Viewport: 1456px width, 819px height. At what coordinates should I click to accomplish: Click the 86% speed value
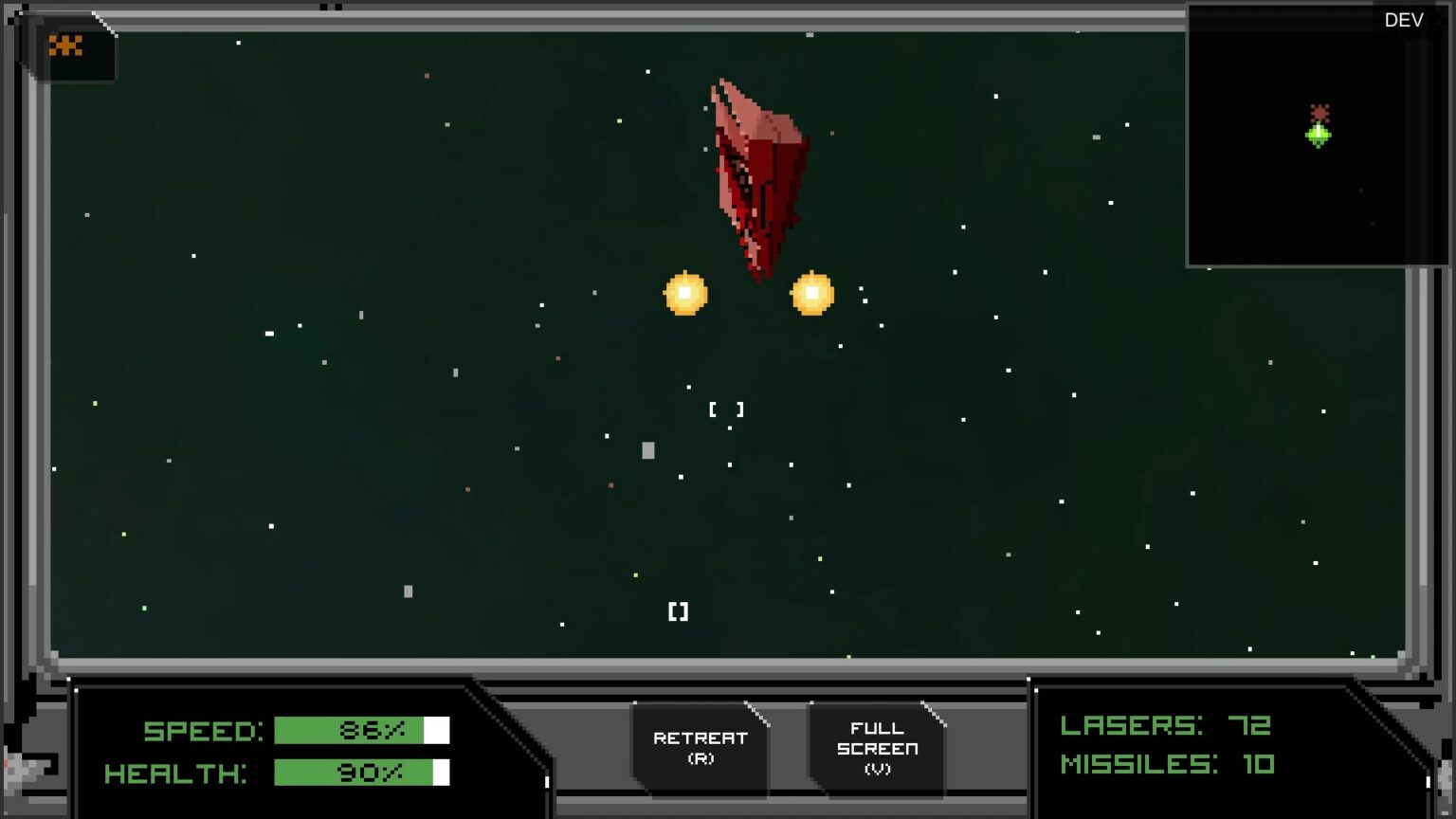[x=373, y=730]
